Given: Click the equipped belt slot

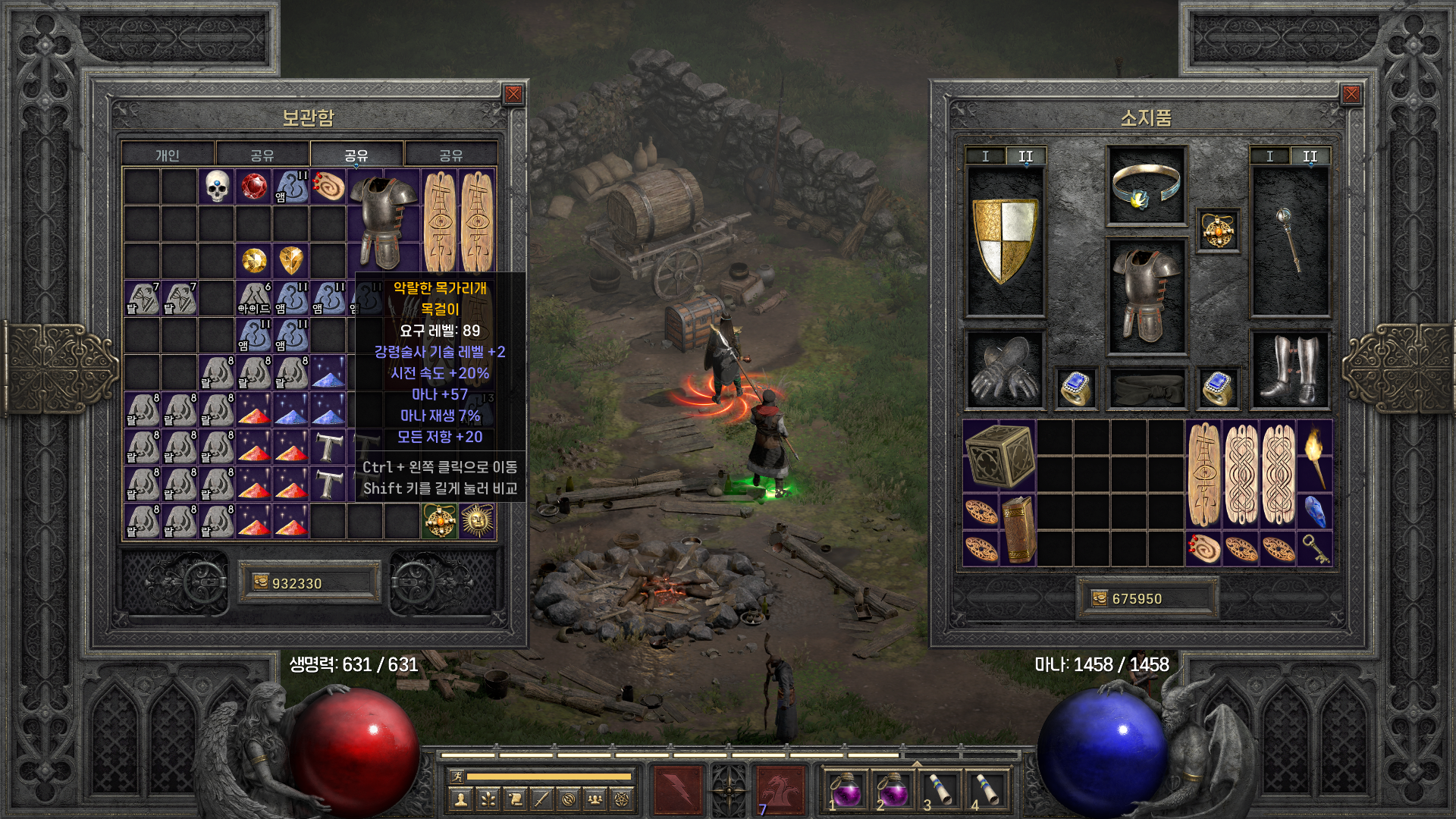Looking at the screenshot, I should pyautogui.click(x=1146, y=388).
